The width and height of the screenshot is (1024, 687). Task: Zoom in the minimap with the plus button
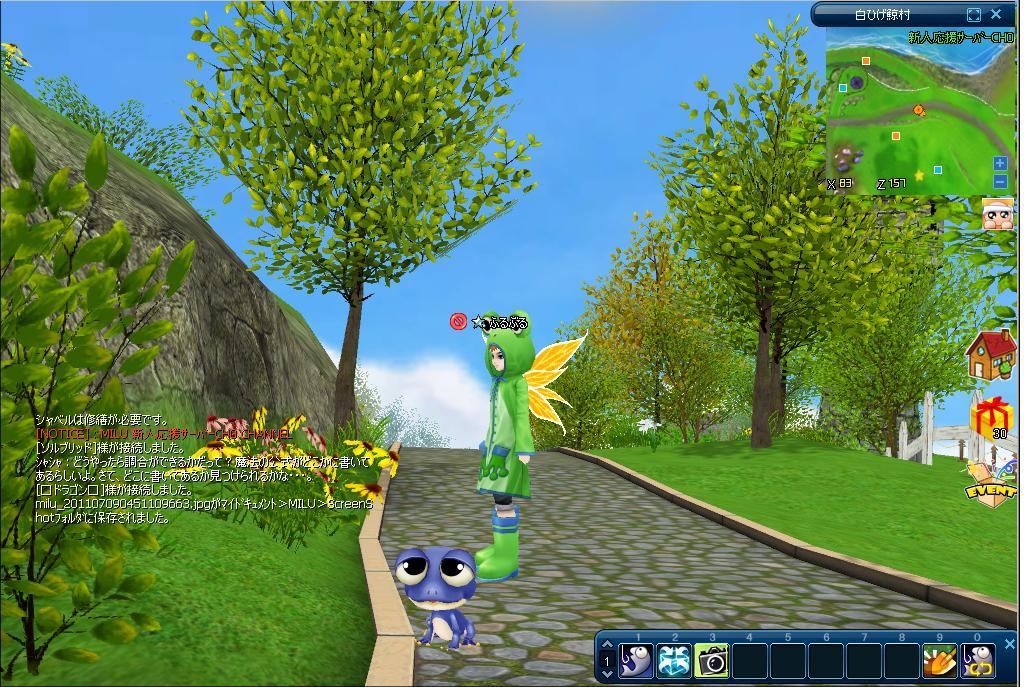(1000, 164)
